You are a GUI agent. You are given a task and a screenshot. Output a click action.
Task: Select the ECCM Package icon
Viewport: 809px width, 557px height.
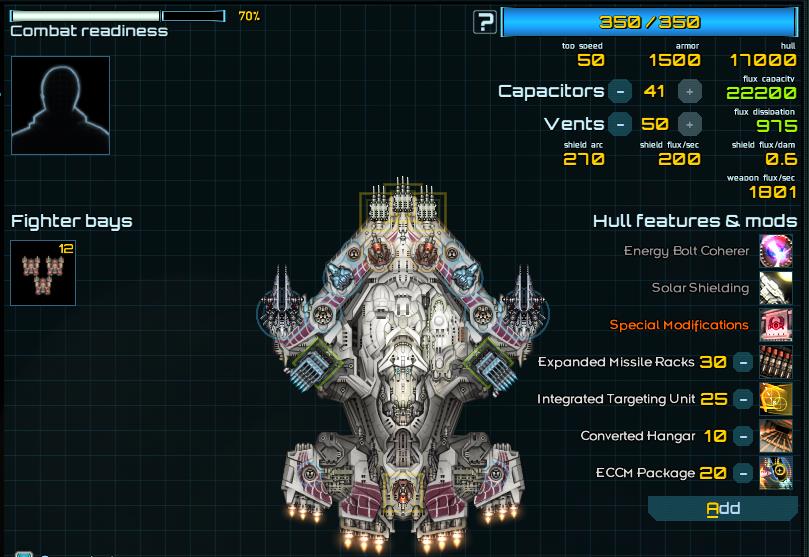pos(776,473)
